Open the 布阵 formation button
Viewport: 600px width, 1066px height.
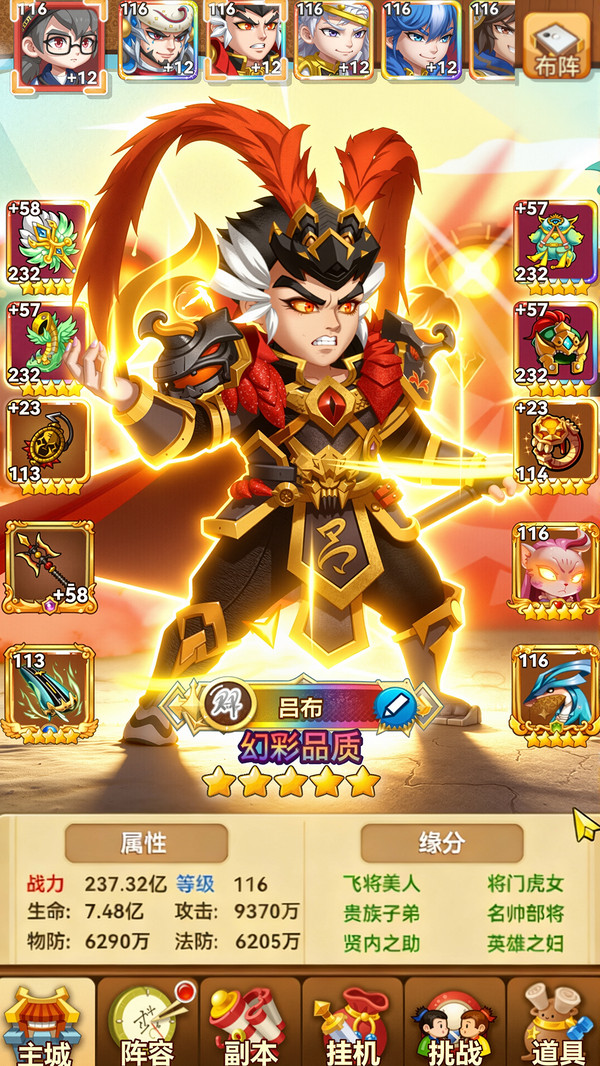[x=556, y=45]
